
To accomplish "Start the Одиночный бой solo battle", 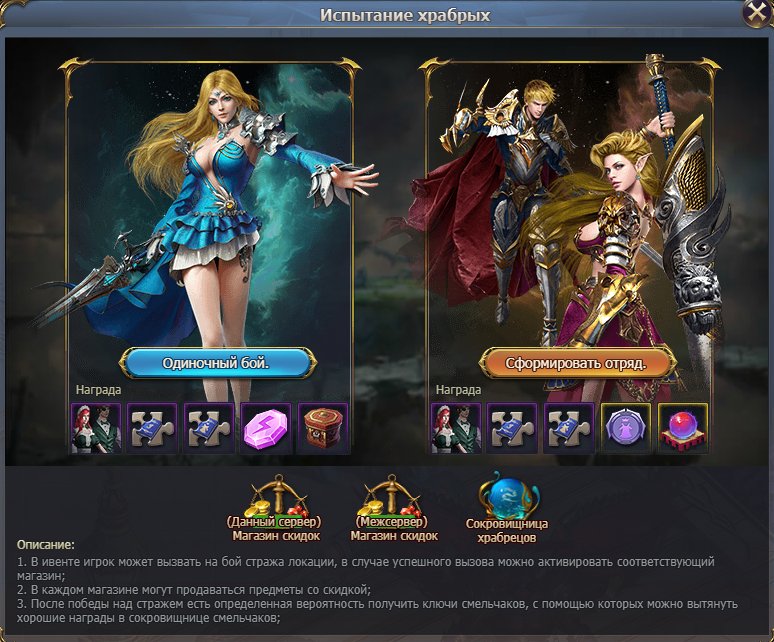I will coord(216,362).
